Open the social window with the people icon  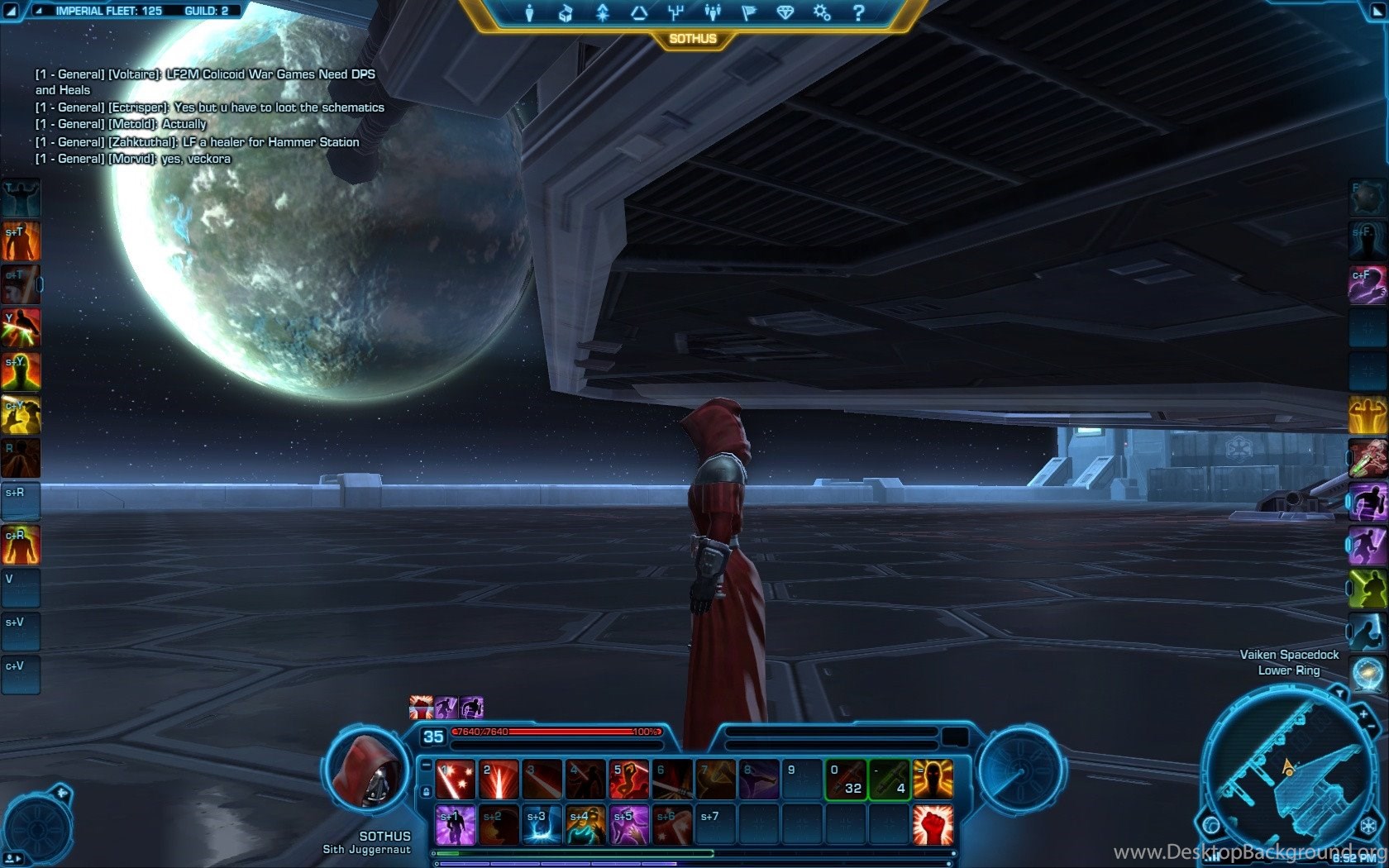click(712, 13)
